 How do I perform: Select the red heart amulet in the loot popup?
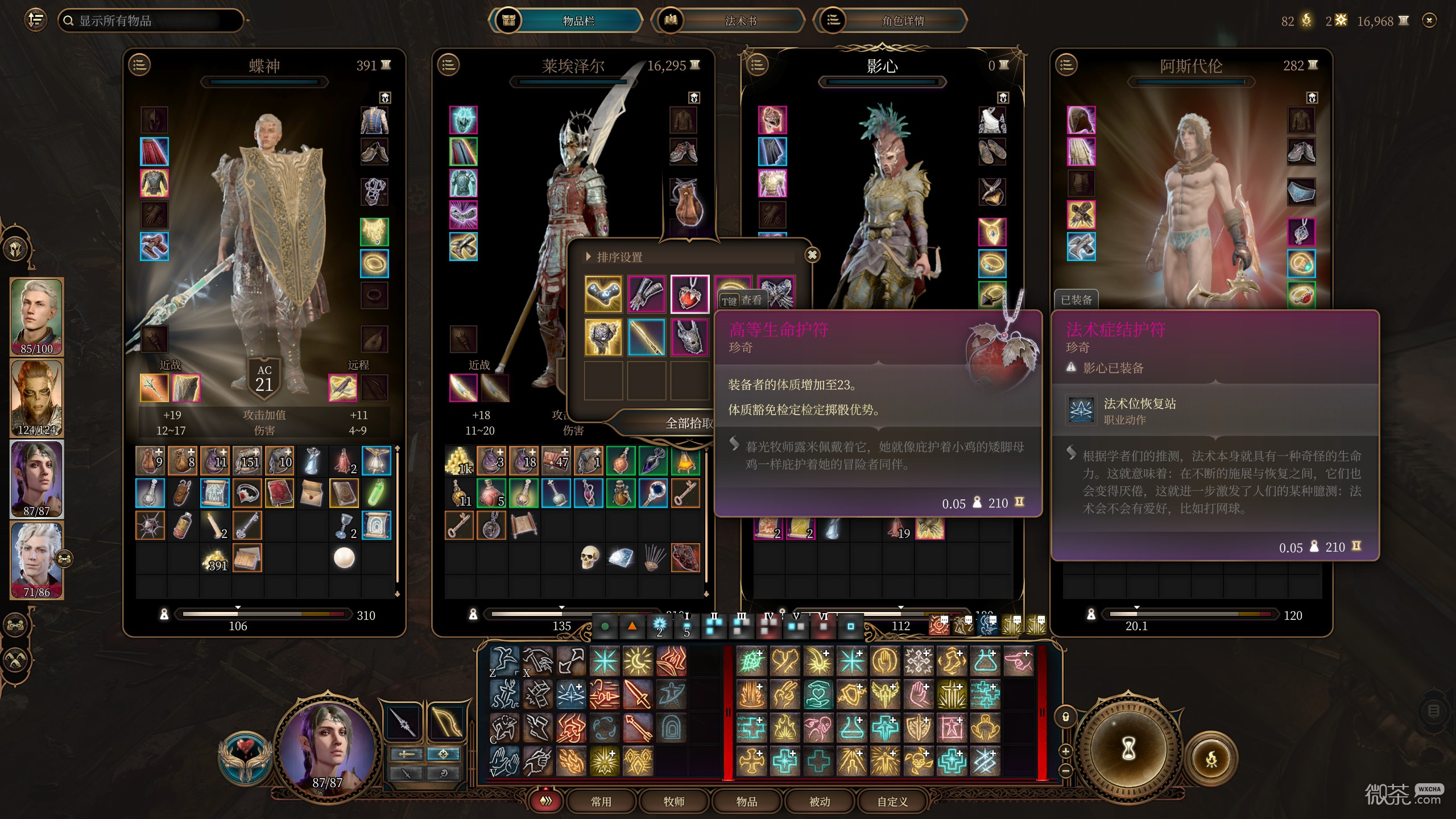tap(689, 294)
